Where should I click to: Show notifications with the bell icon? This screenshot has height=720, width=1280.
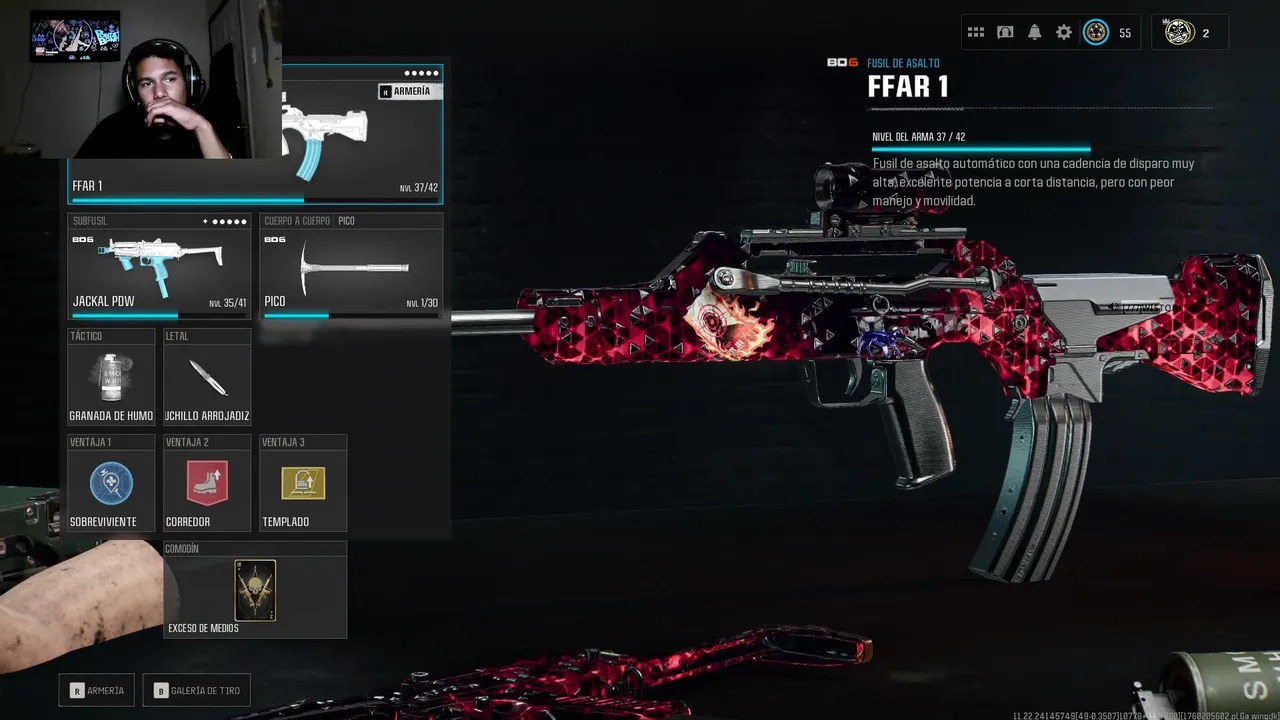click(1034, 33)
